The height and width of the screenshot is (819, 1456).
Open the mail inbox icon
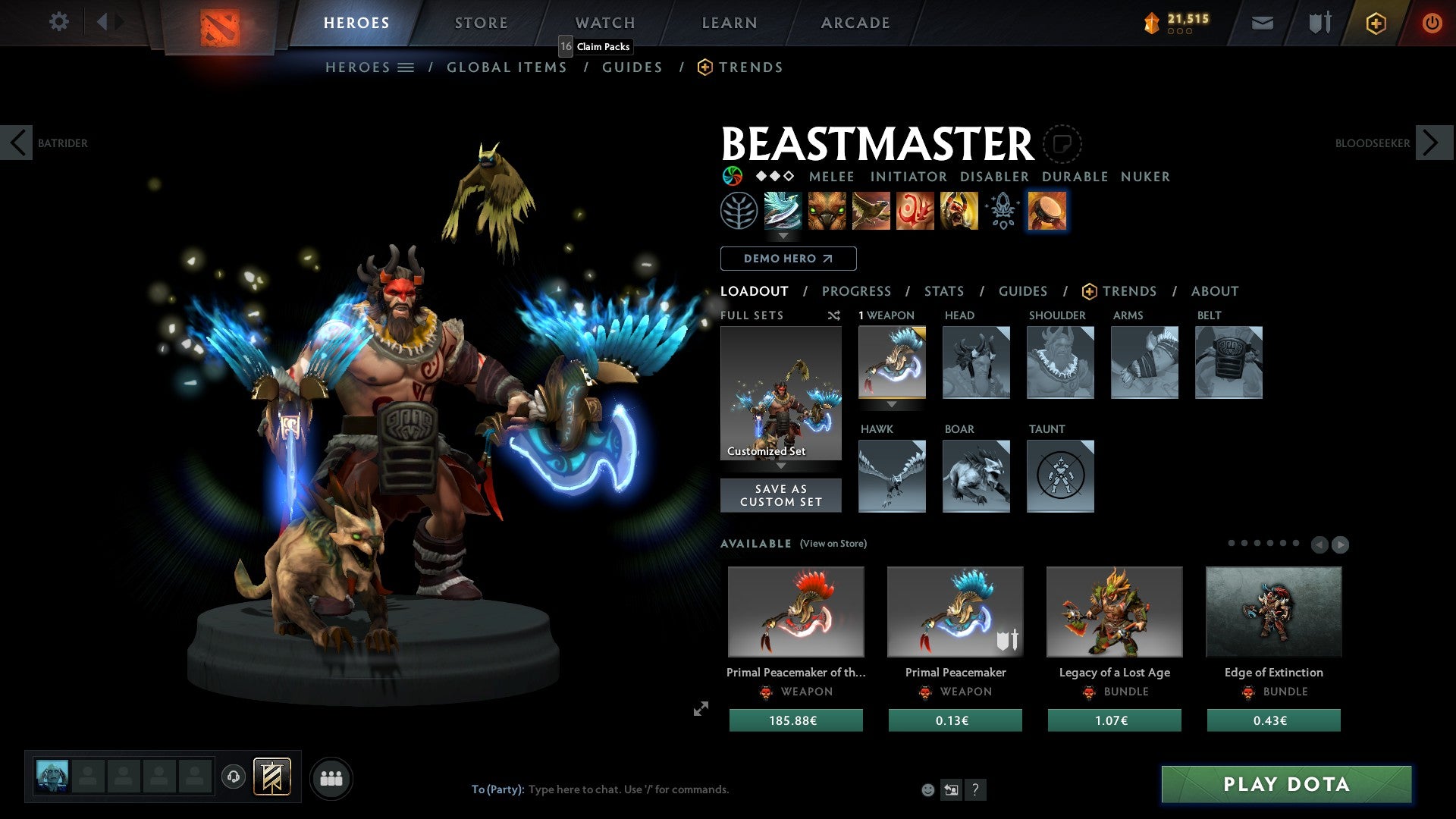coord(1263,23)
